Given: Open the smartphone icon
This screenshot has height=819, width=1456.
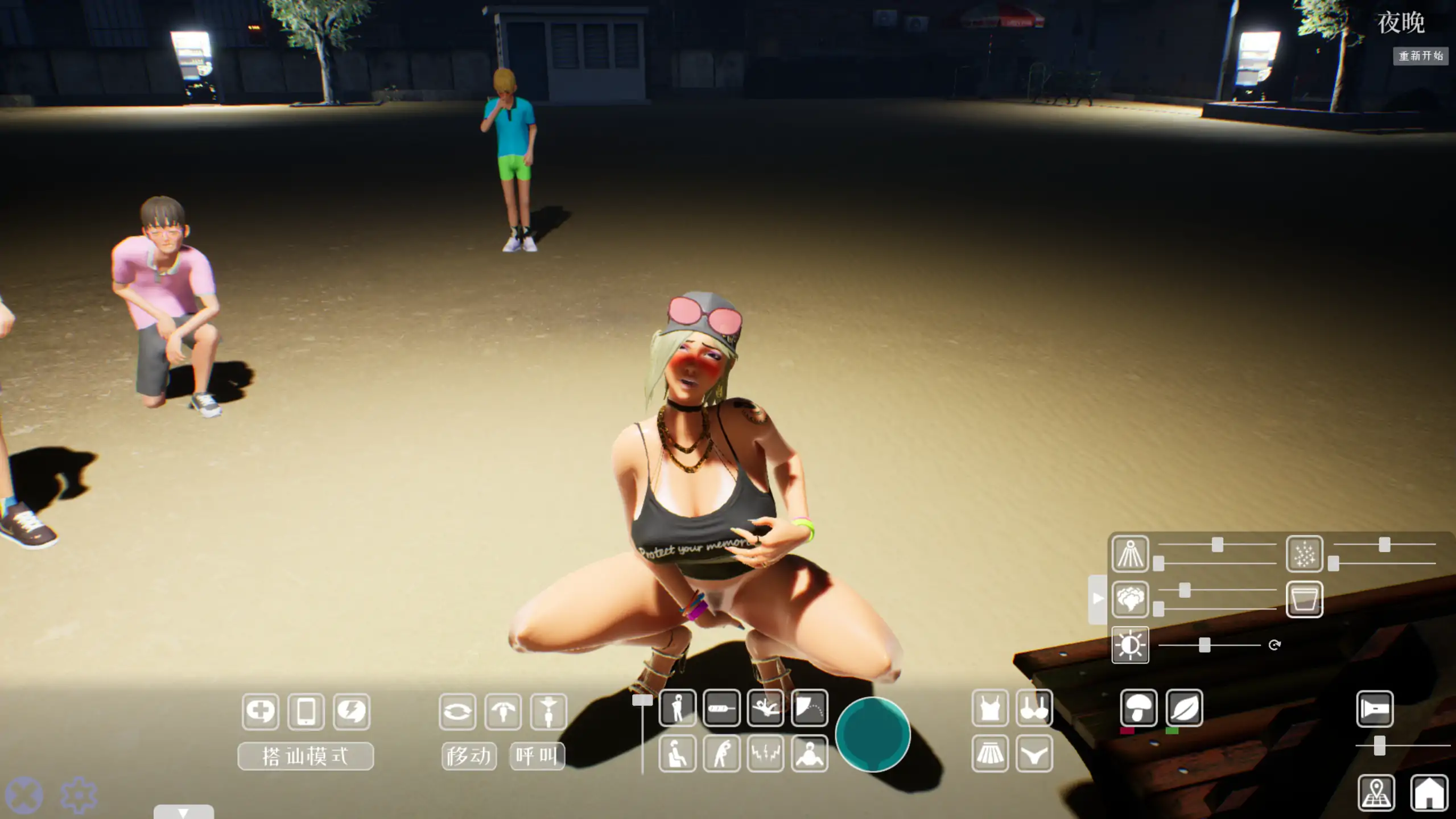Looking at the screenshot, I should pyautogui.click(x=306, y=711).
